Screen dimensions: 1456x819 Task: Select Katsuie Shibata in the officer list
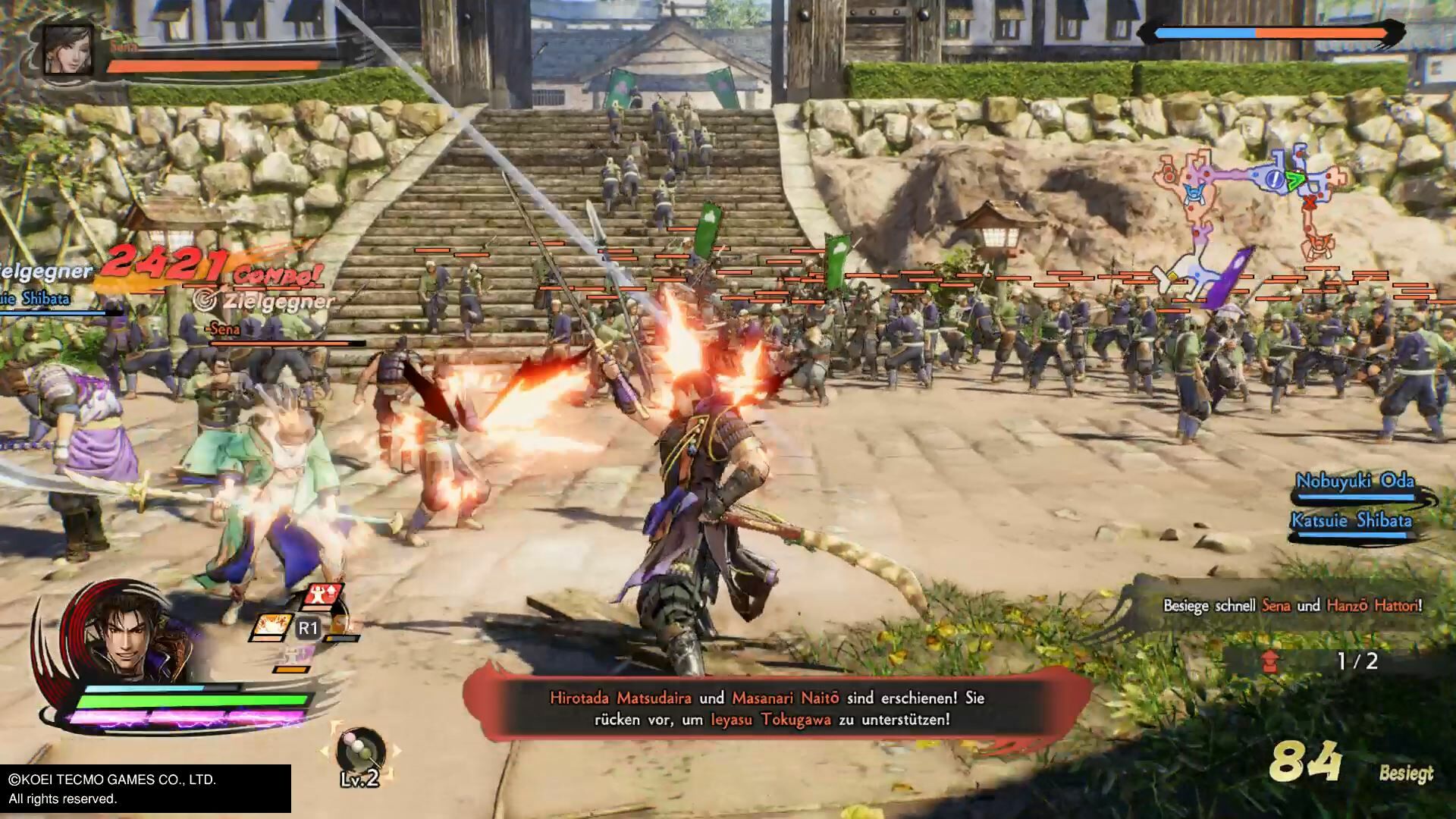pos(1351,521)
